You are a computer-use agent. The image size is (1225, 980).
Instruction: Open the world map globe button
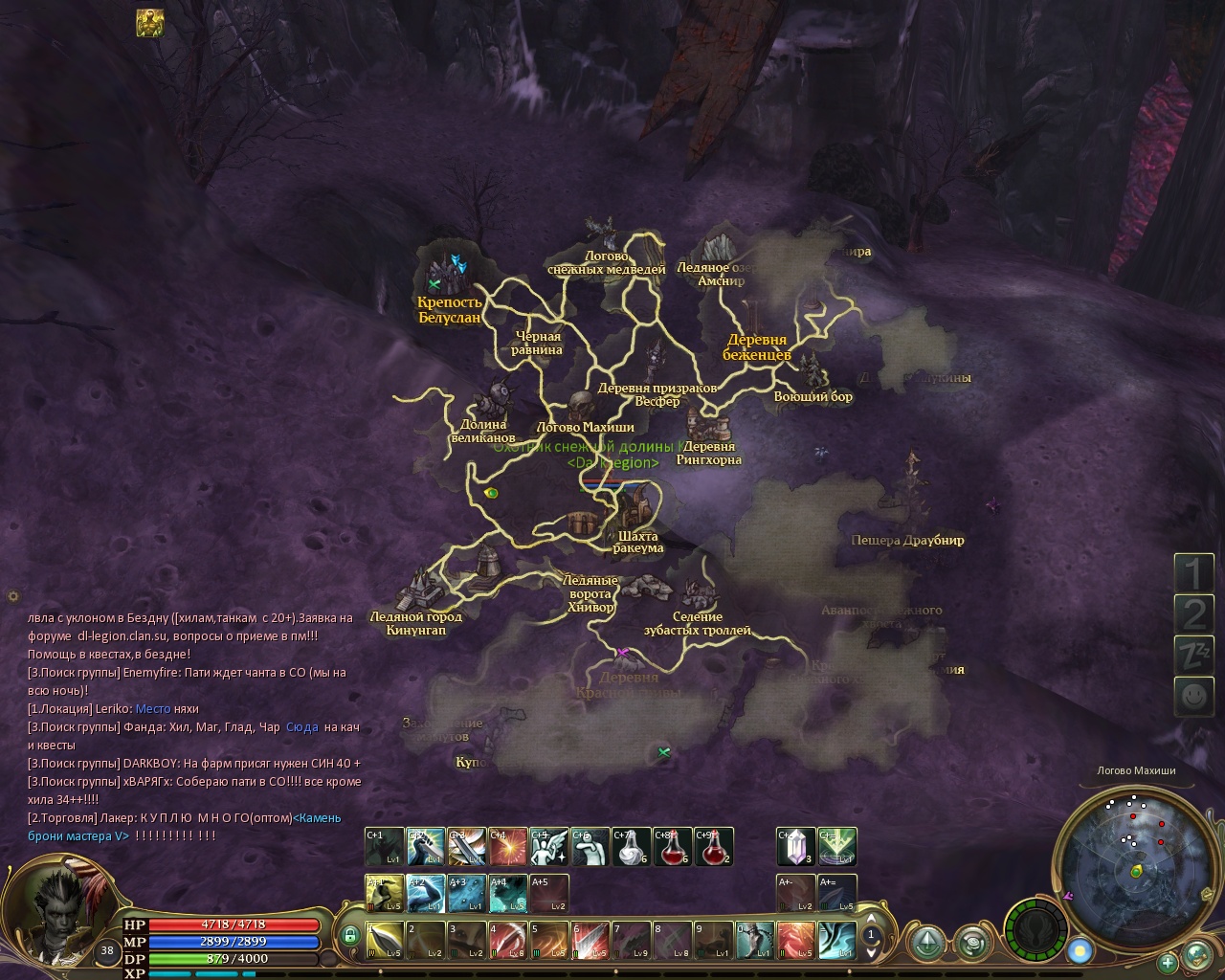(x=1197, y=955)
